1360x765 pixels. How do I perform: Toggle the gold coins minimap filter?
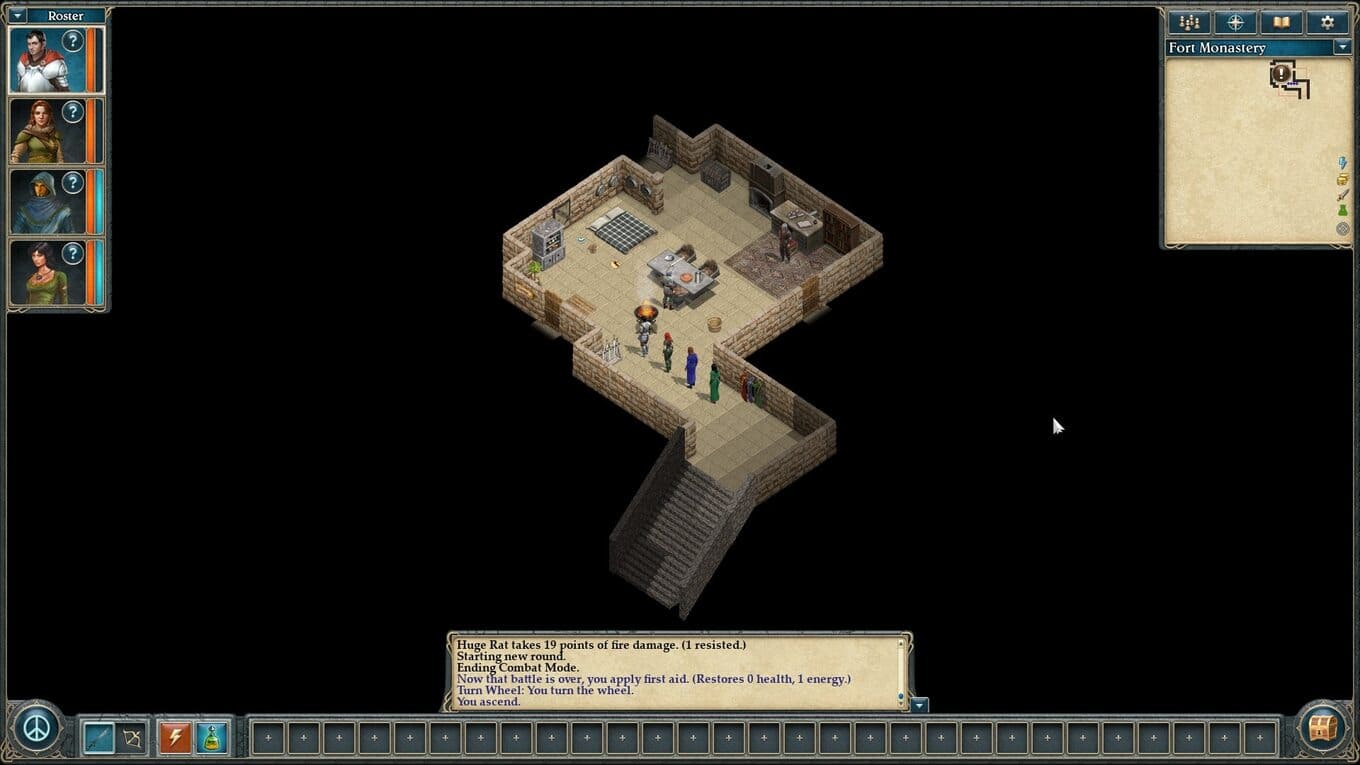tap(1342, 180)
